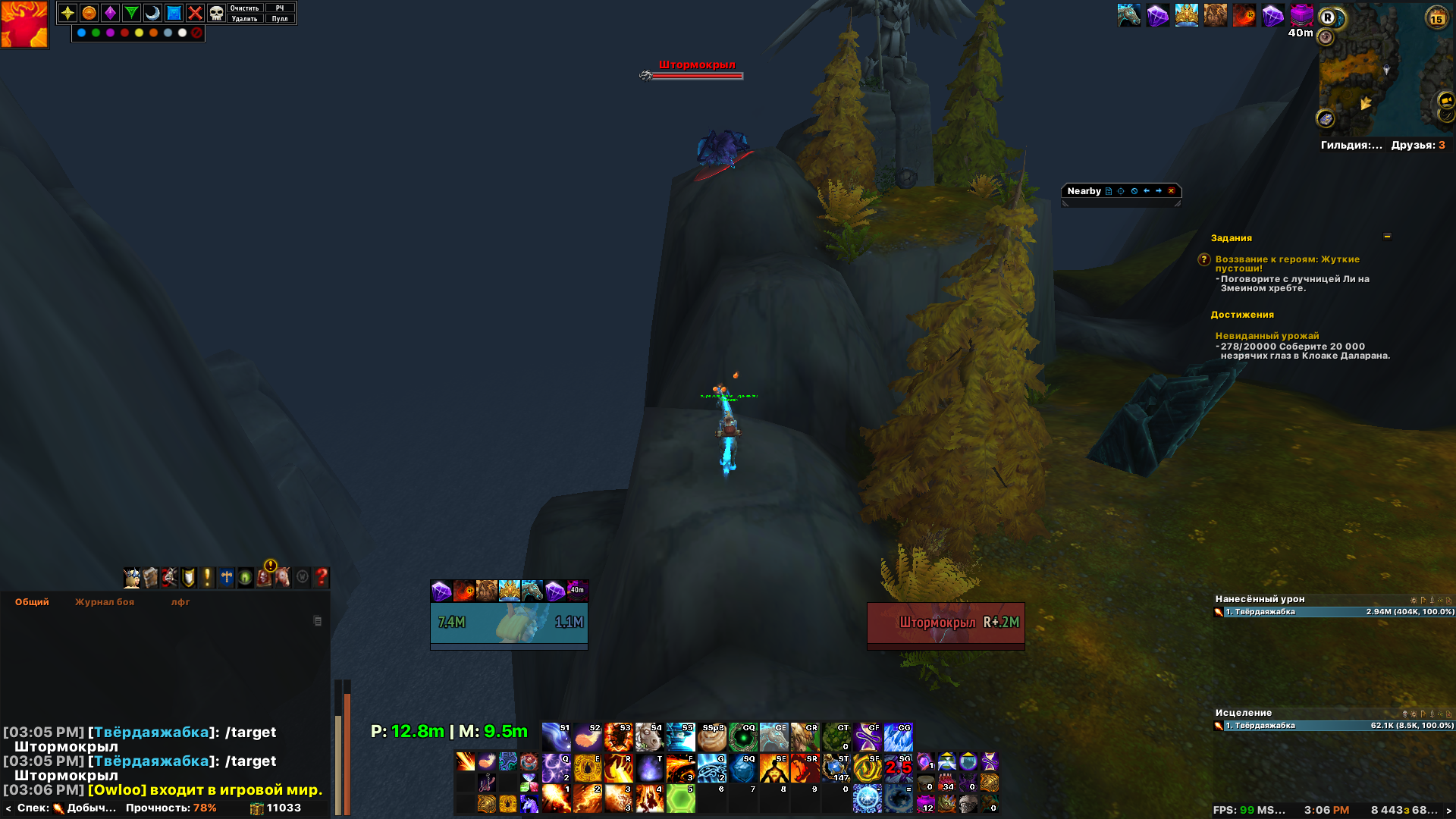This screenshot has height=819, width=1456.
Task: Switch to the Журнал боя chat tab
Action: click(105, 602)
